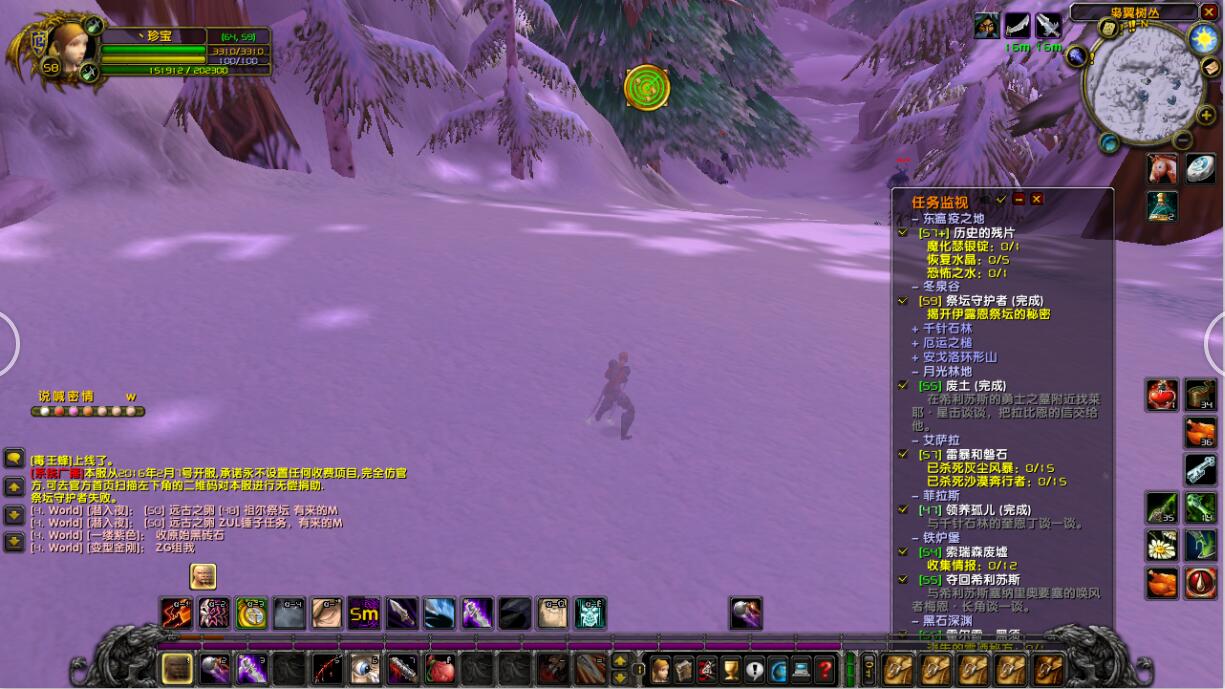Activate the yellow Sm action button

pyautogui.click(x=364, y=613)
